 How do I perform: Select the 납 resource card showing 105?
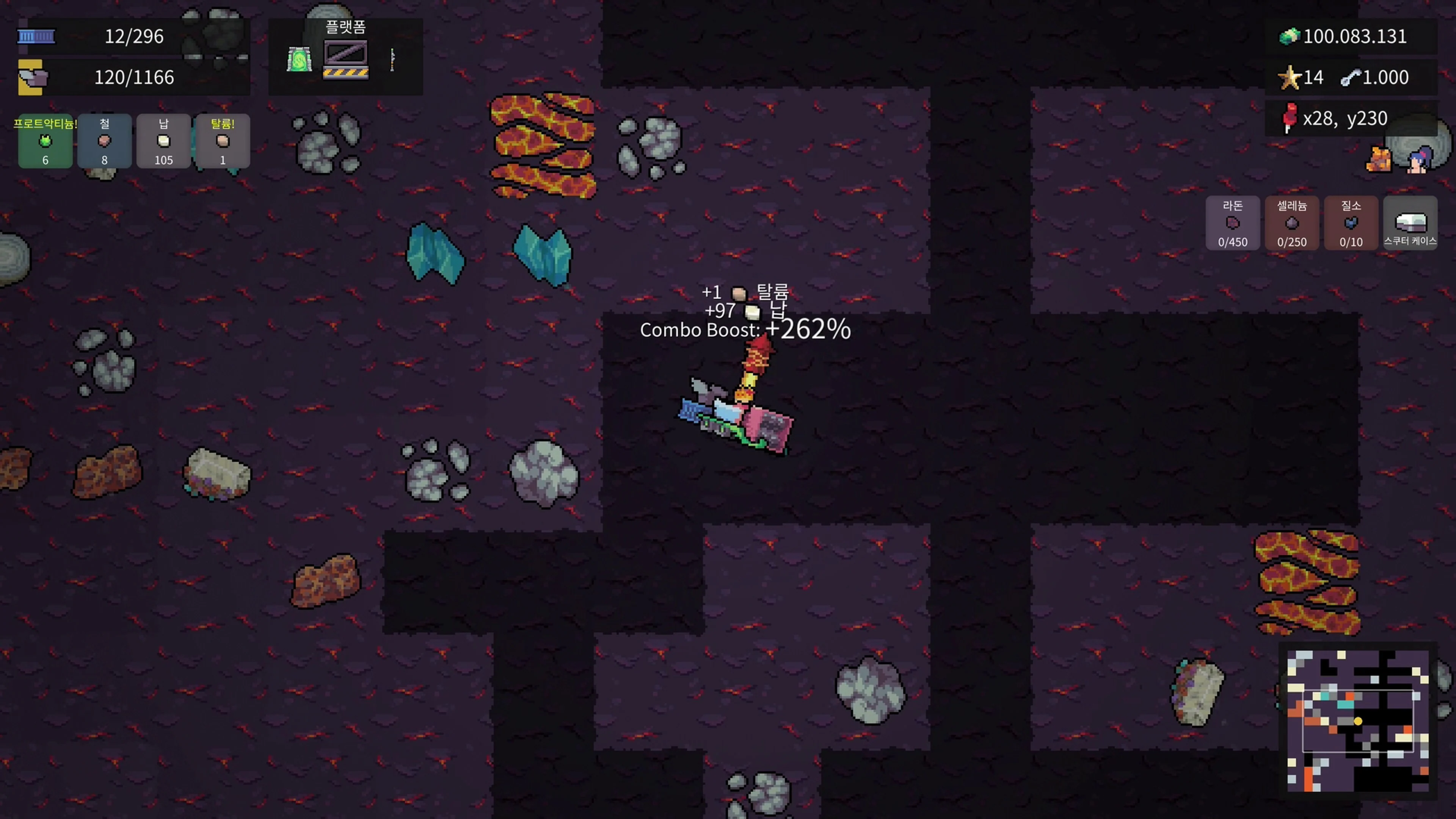(163, 141)
